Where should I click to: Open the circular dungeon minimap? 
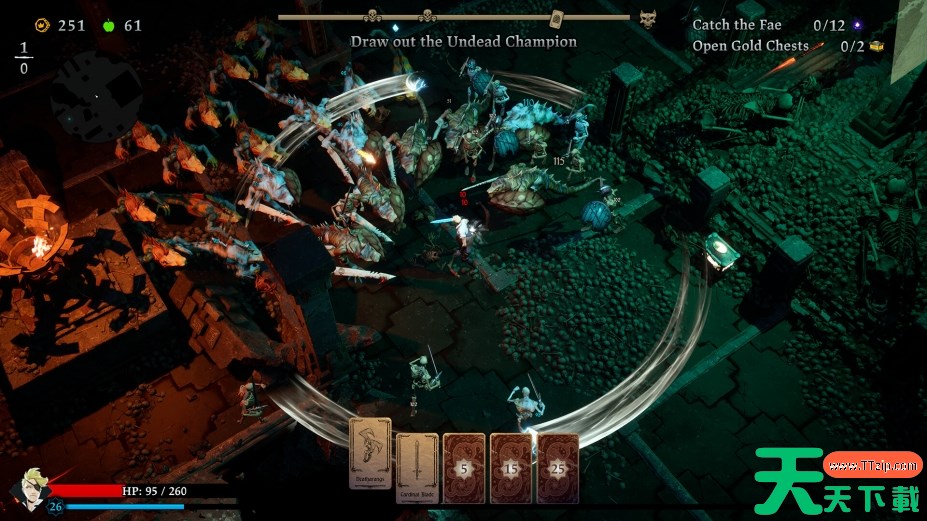click(96, 95)
